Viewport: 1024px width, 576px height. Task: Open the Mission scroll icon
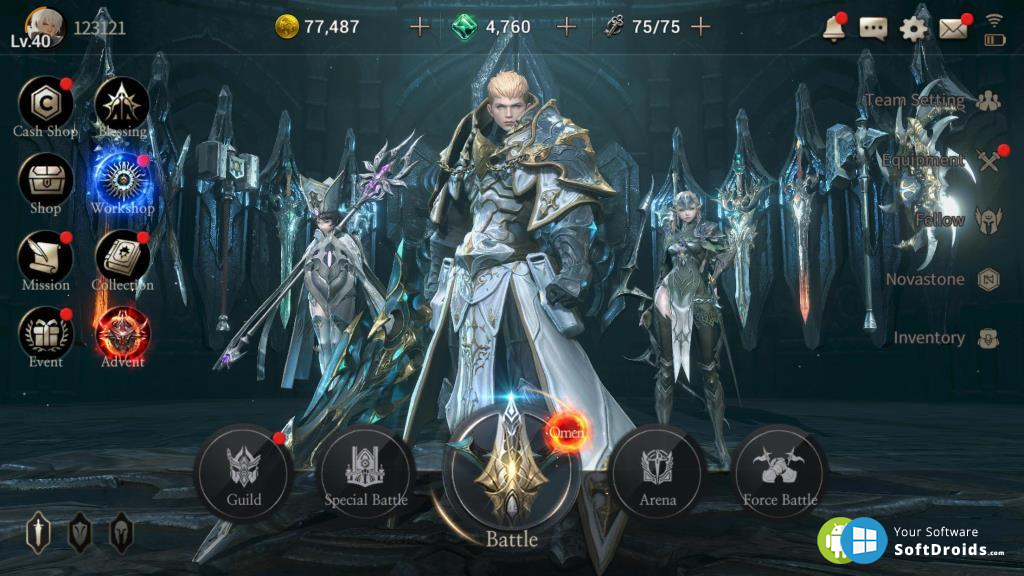click(x=45, y=257)
